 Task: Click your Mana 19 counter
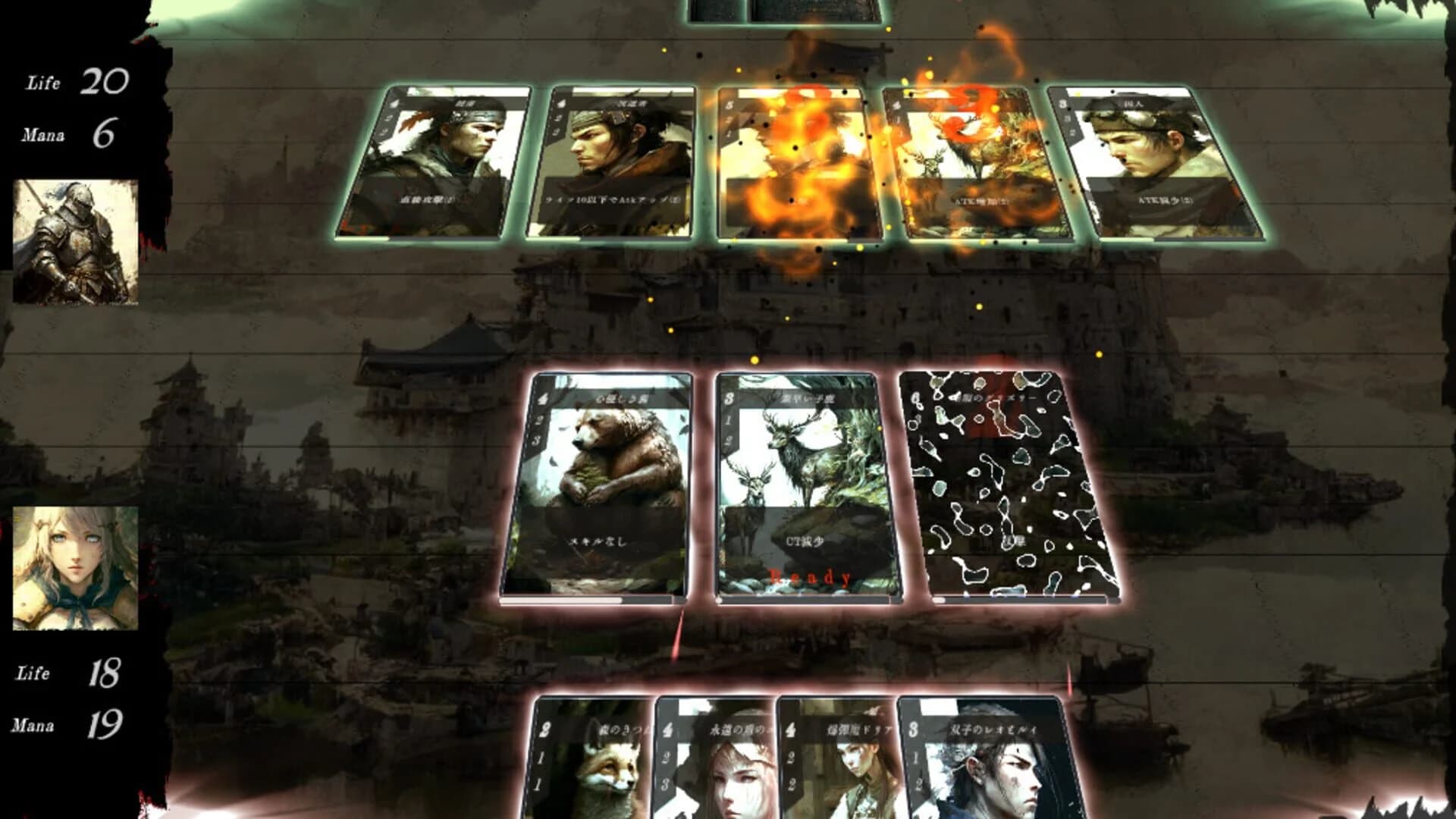106,724
